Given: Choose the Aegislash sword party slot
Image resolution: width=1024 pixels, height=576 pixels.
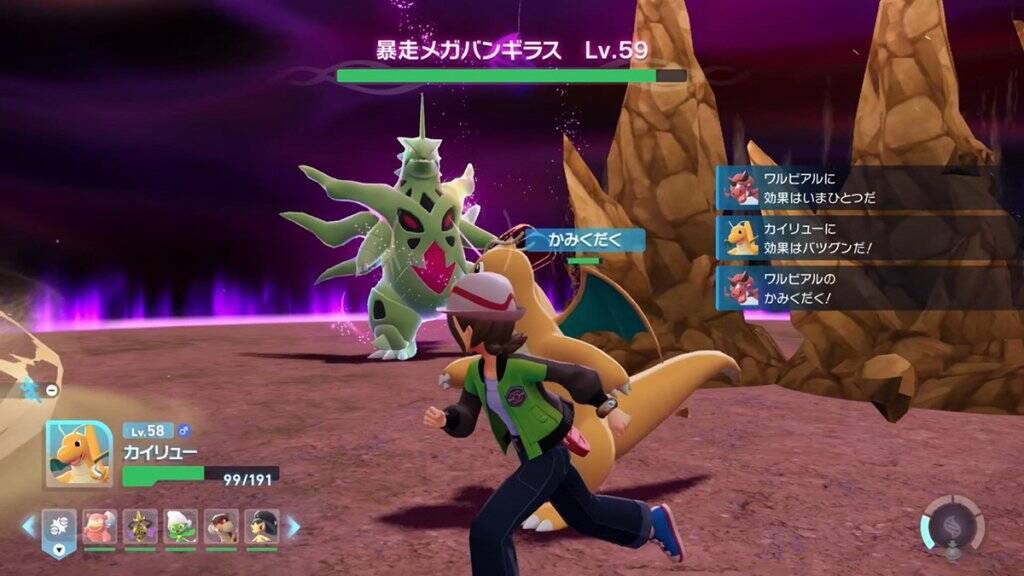Looking at the screenshot, I should pos(140,526).
